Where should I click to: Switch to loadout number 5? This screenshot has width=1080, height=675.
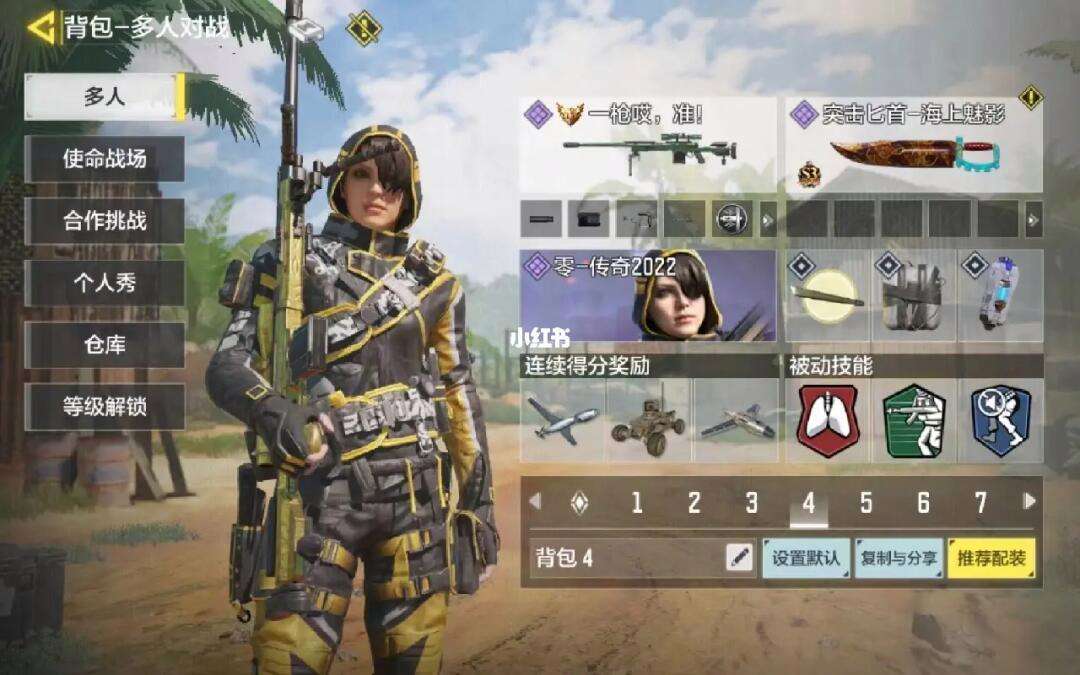click(x=866, y=502)
